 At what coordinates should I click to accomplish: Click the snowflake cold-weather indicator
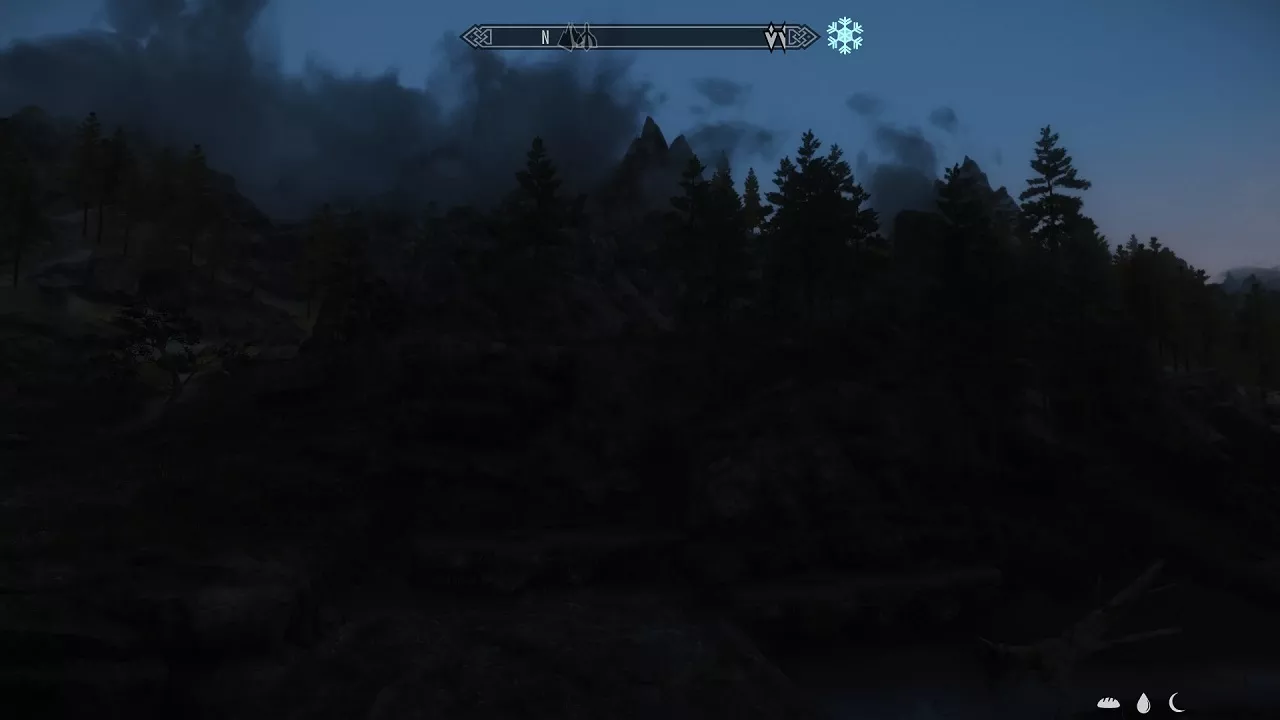coord(844,36)
